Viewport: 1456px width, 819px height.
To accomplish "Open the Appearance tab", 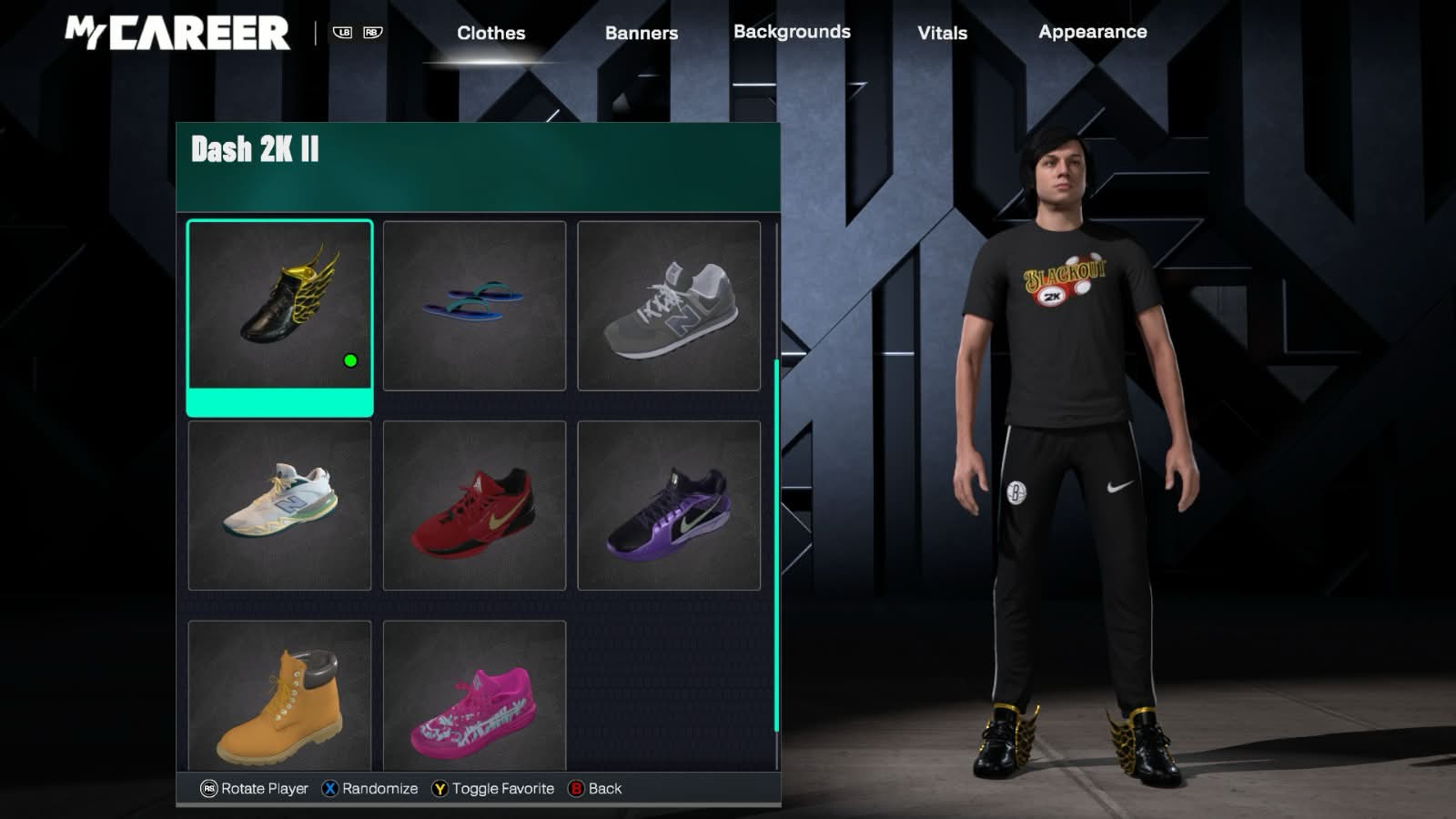I will click(1092, 32).
